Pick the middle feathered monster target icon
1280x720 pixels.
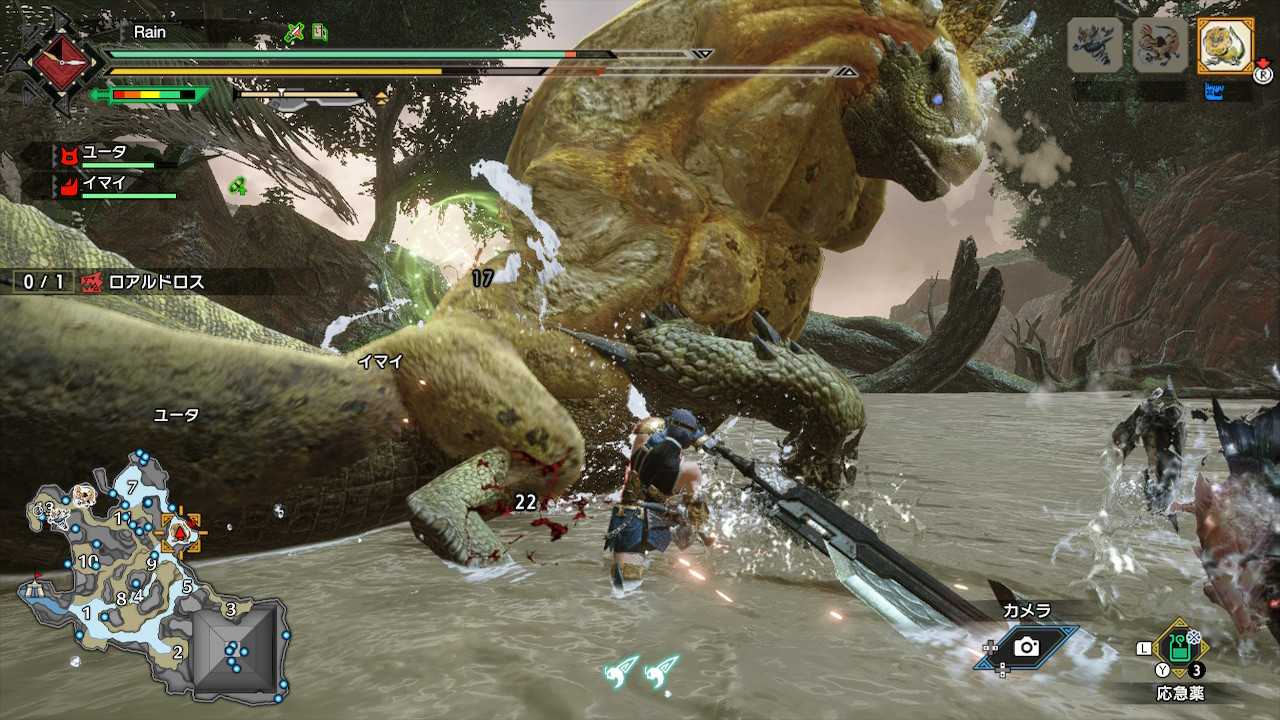[x=1160, y=46]
